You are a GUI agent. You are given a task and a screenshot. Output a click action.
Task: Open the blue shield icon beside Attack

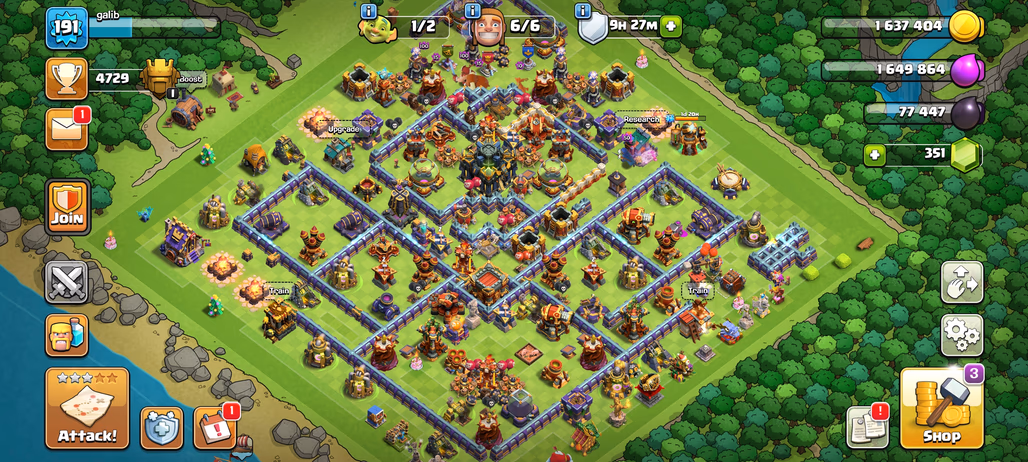(x=161, y=427)
